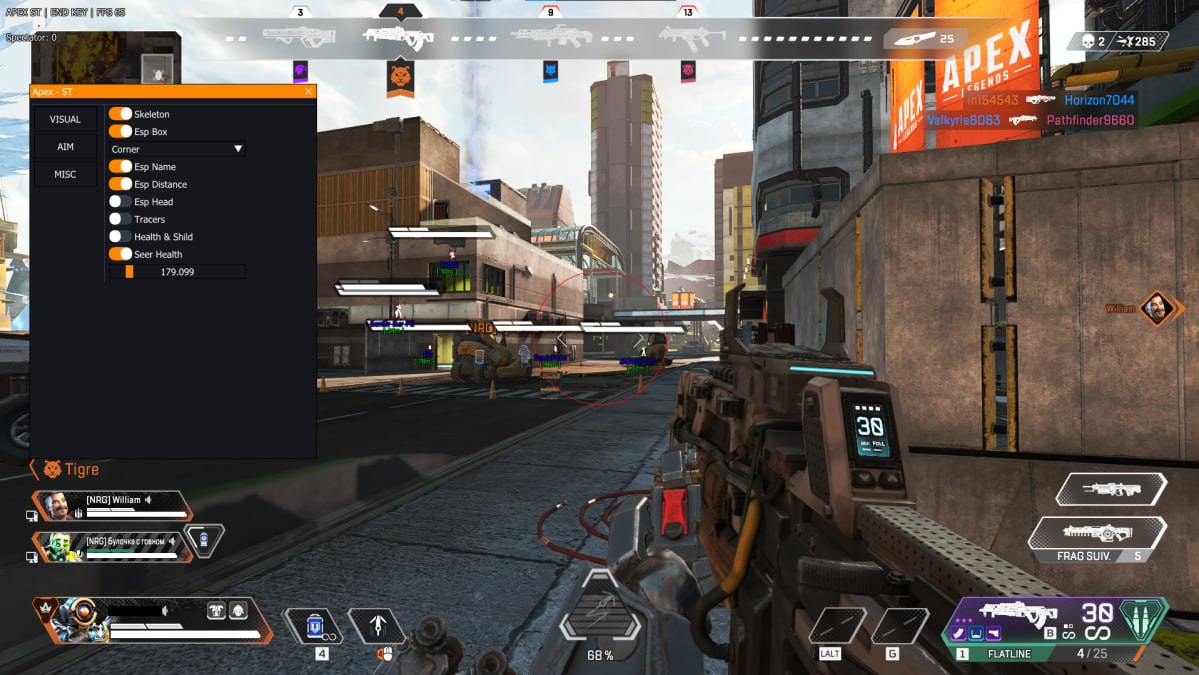The width and height of the screenshot is (1199, 675).
Task: Close the Apex - ST overlay window
Action: 308,92
